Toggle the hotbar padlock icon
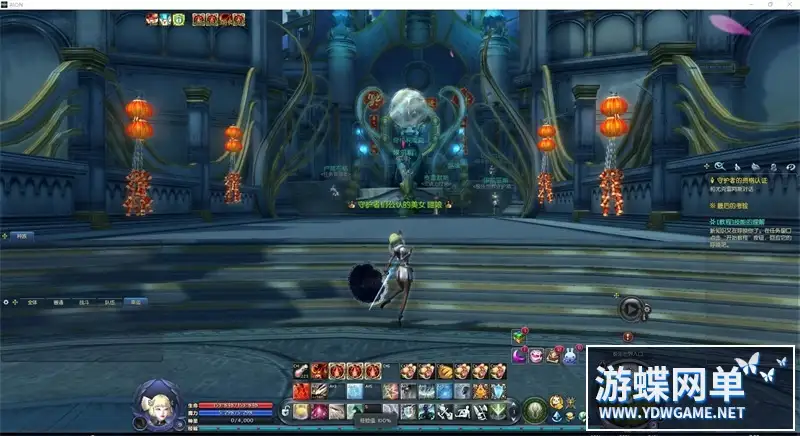 coord(286,410)
